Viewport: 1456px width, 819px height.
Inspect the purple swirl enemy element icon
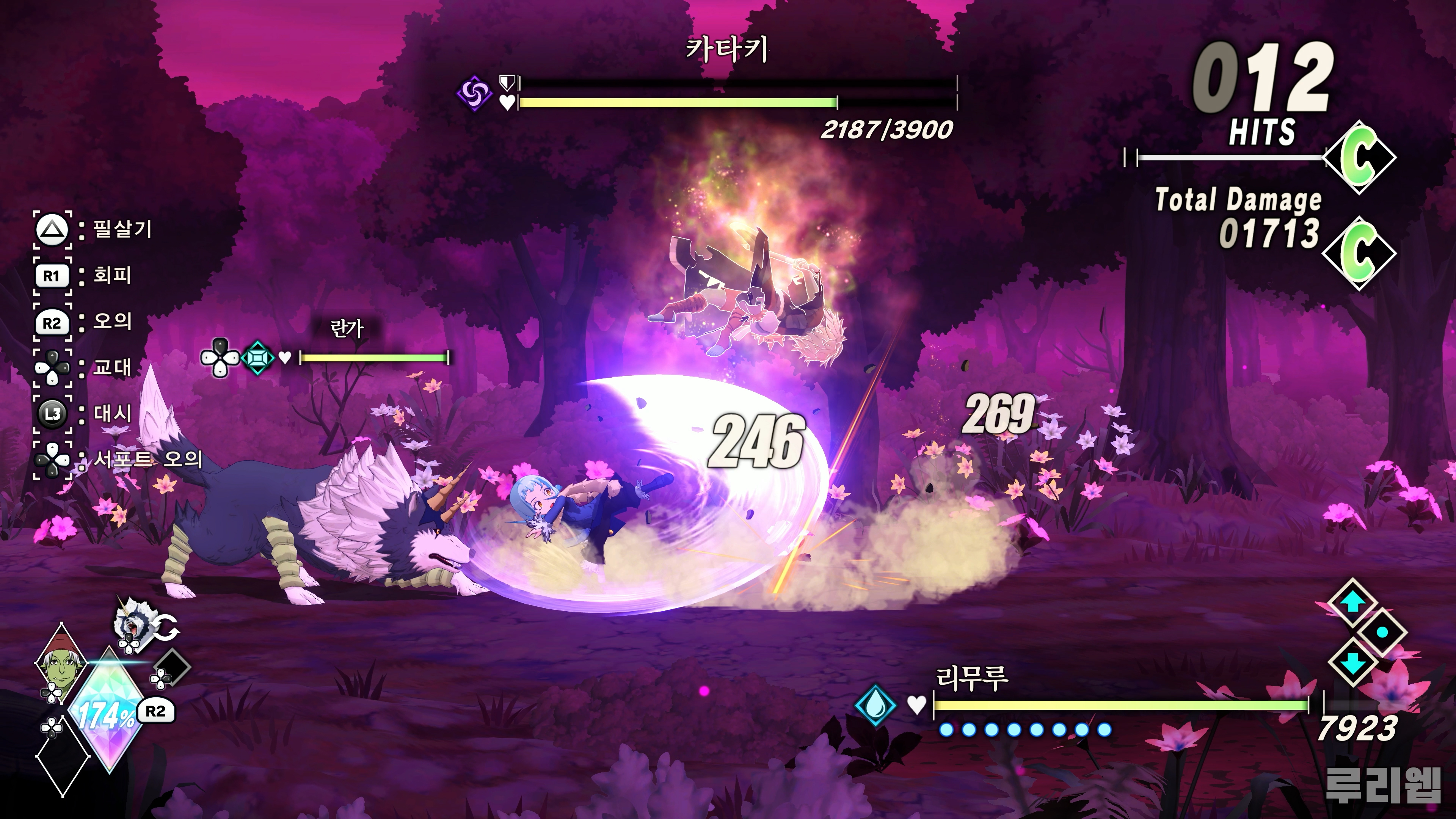coord(474,93)
